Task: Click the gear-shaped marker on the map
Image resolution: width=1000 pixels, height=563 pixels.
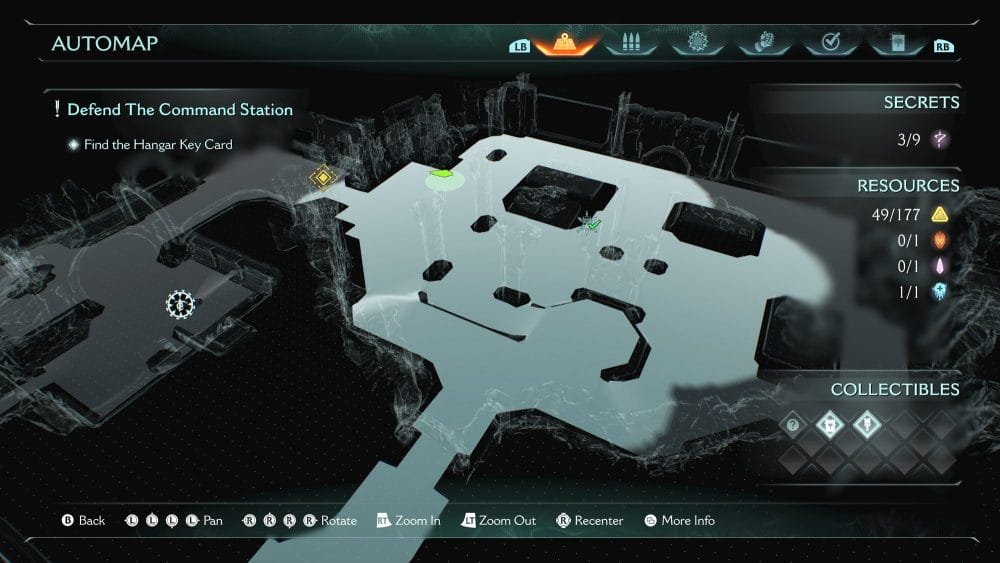Action: coord(180,302)
